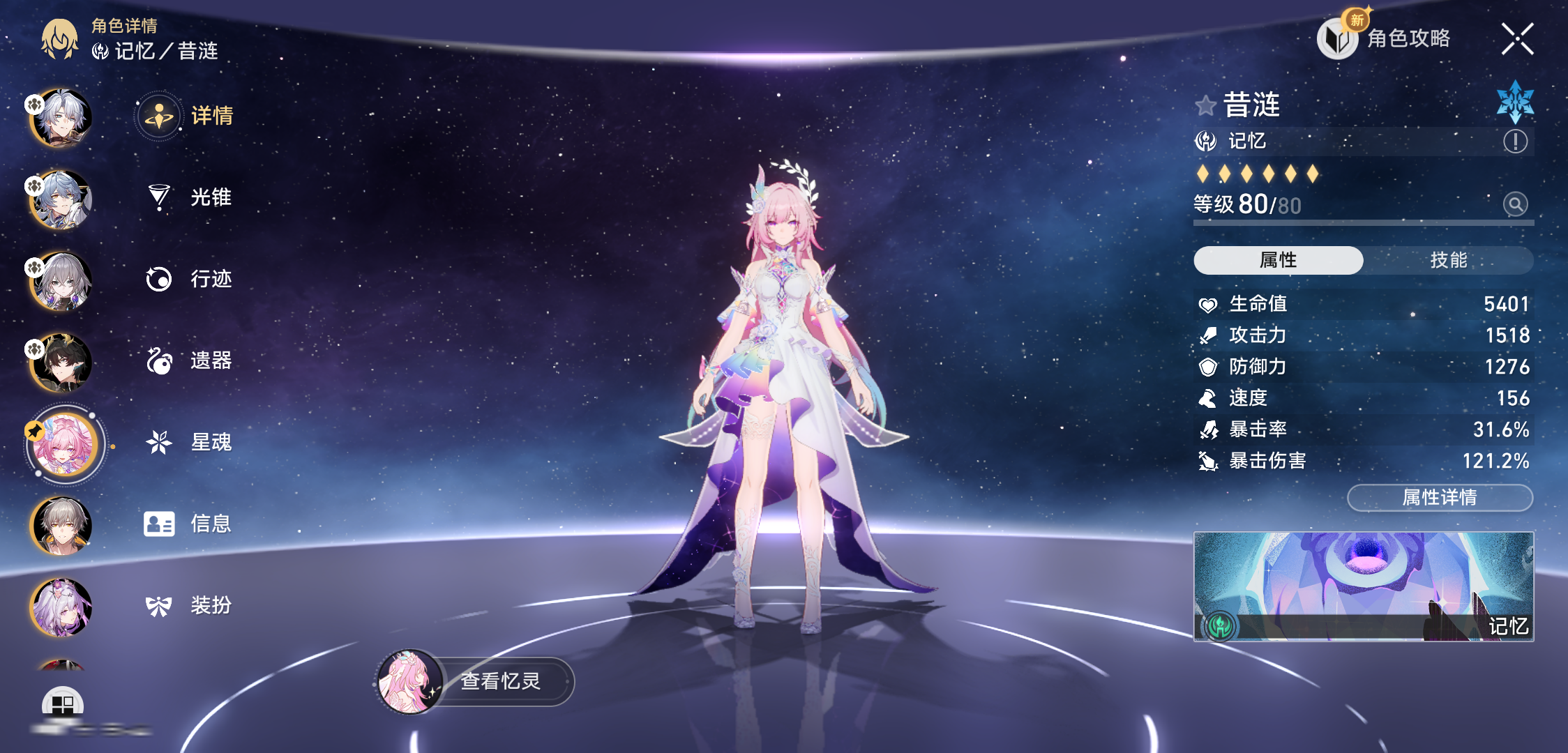Viewport: 1568px width, 753px height.
Task: Close the character details screen
Action: [1517, 39]
